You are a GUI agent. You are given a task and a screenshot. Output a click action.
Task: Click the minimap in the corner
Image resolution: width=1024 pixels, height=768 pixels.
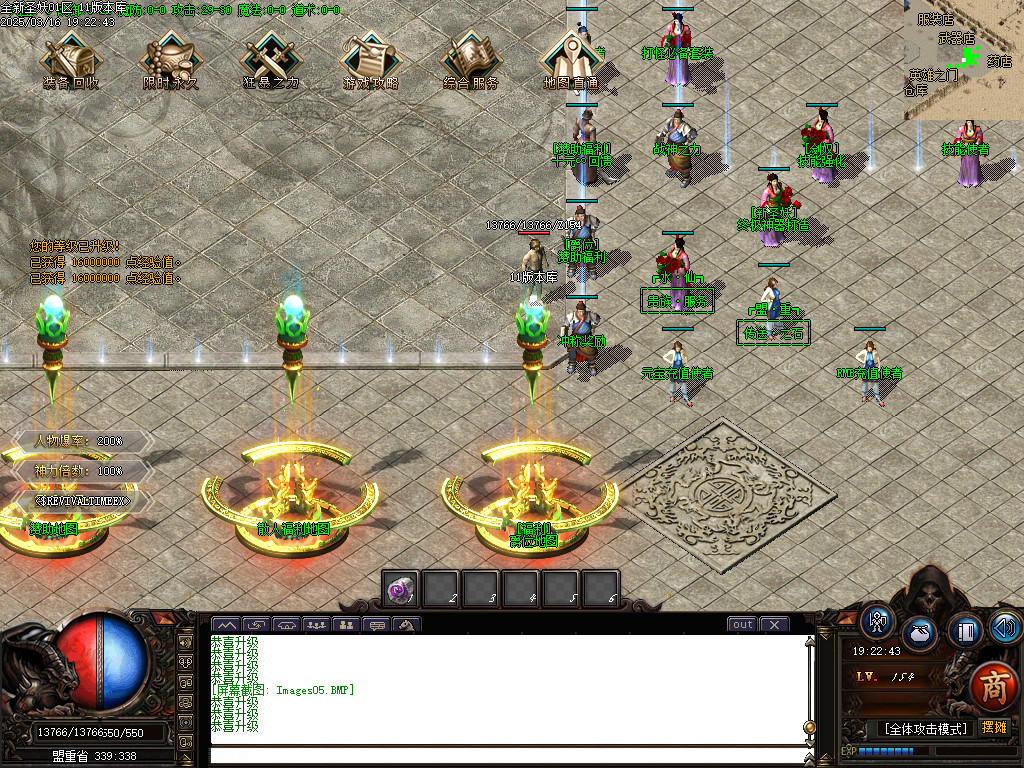click(x=964, y=60)
